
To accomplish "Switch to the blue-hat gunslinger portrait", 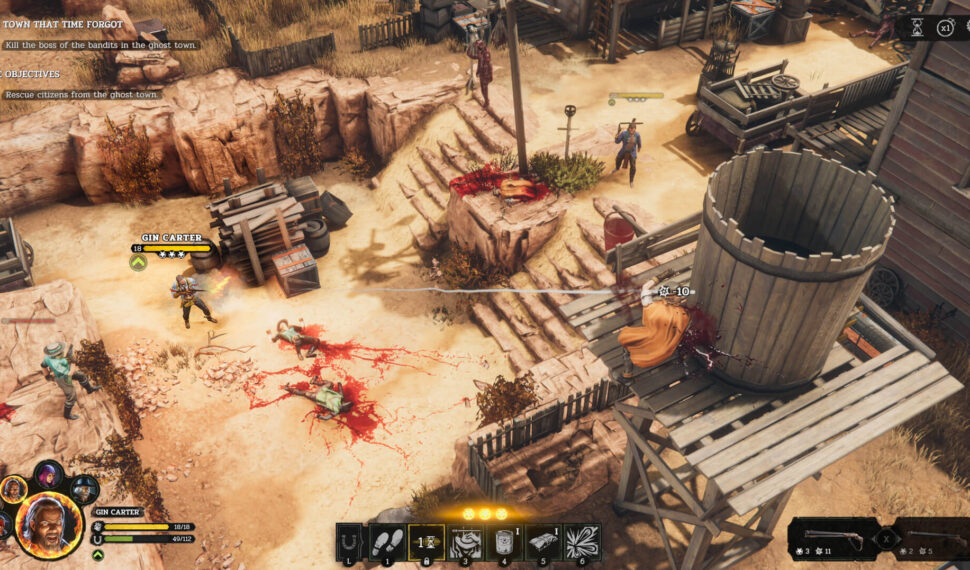I will (x=84, y=488).
